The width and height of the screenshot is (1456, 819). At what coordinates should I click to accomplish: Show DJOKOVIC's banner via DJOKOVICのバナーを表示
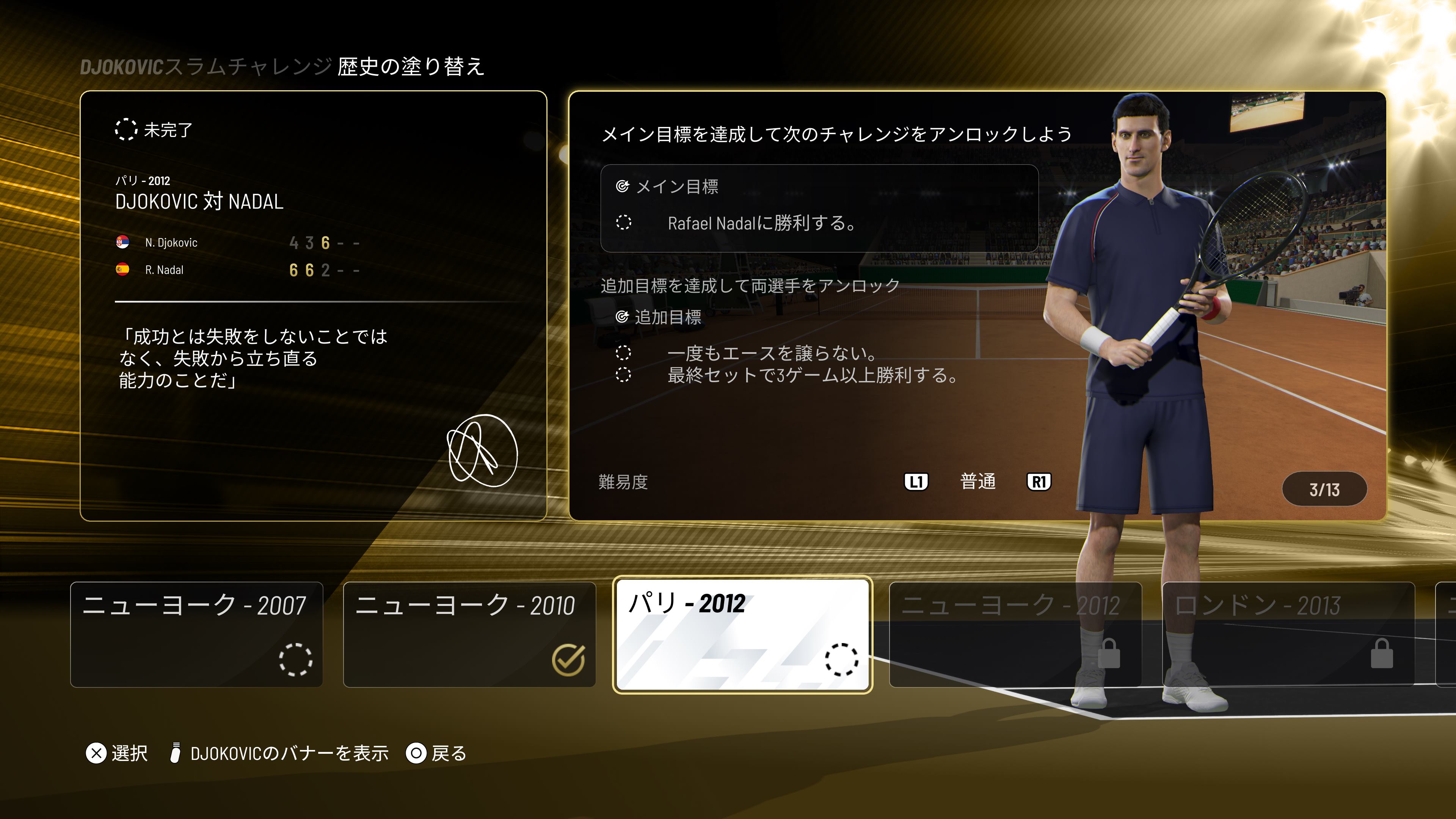point(280,753)
